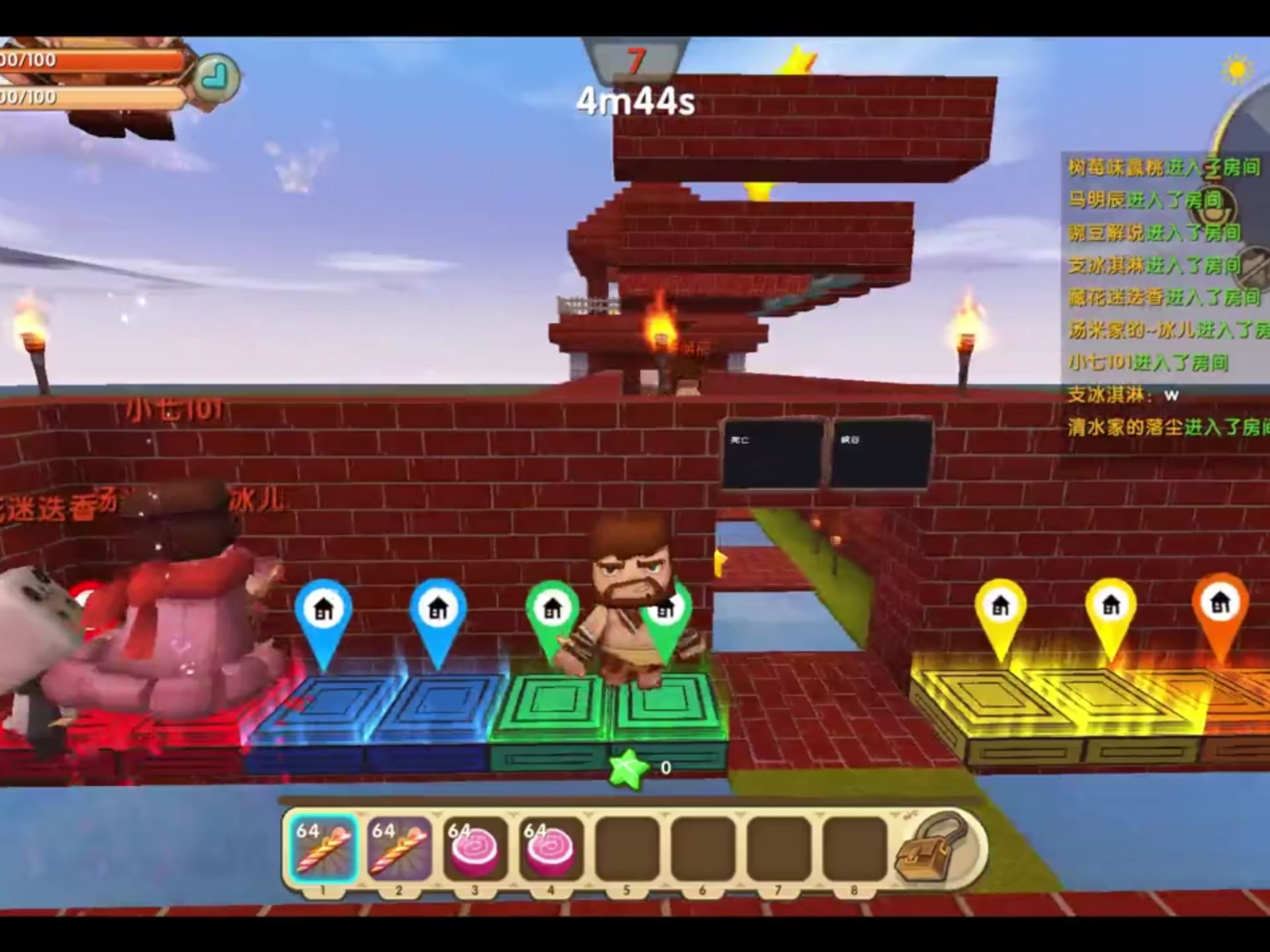The height and width of the screenshot is (952, 1270).
Task: Tap the teal icon beside the health bar
Action: 217,77
